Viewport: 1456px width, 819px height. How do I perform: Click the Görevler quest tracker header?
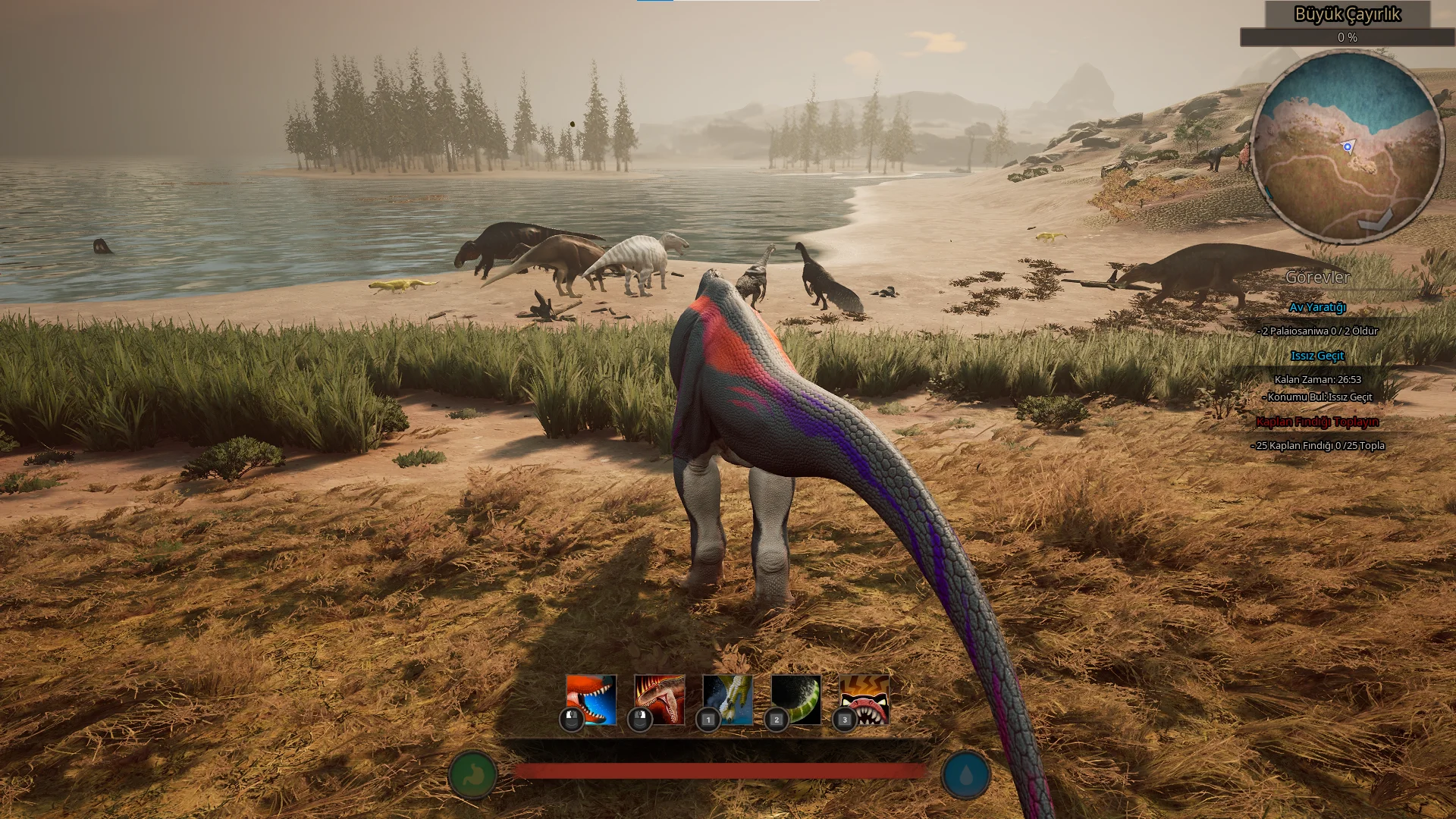tap(1317, 278)
